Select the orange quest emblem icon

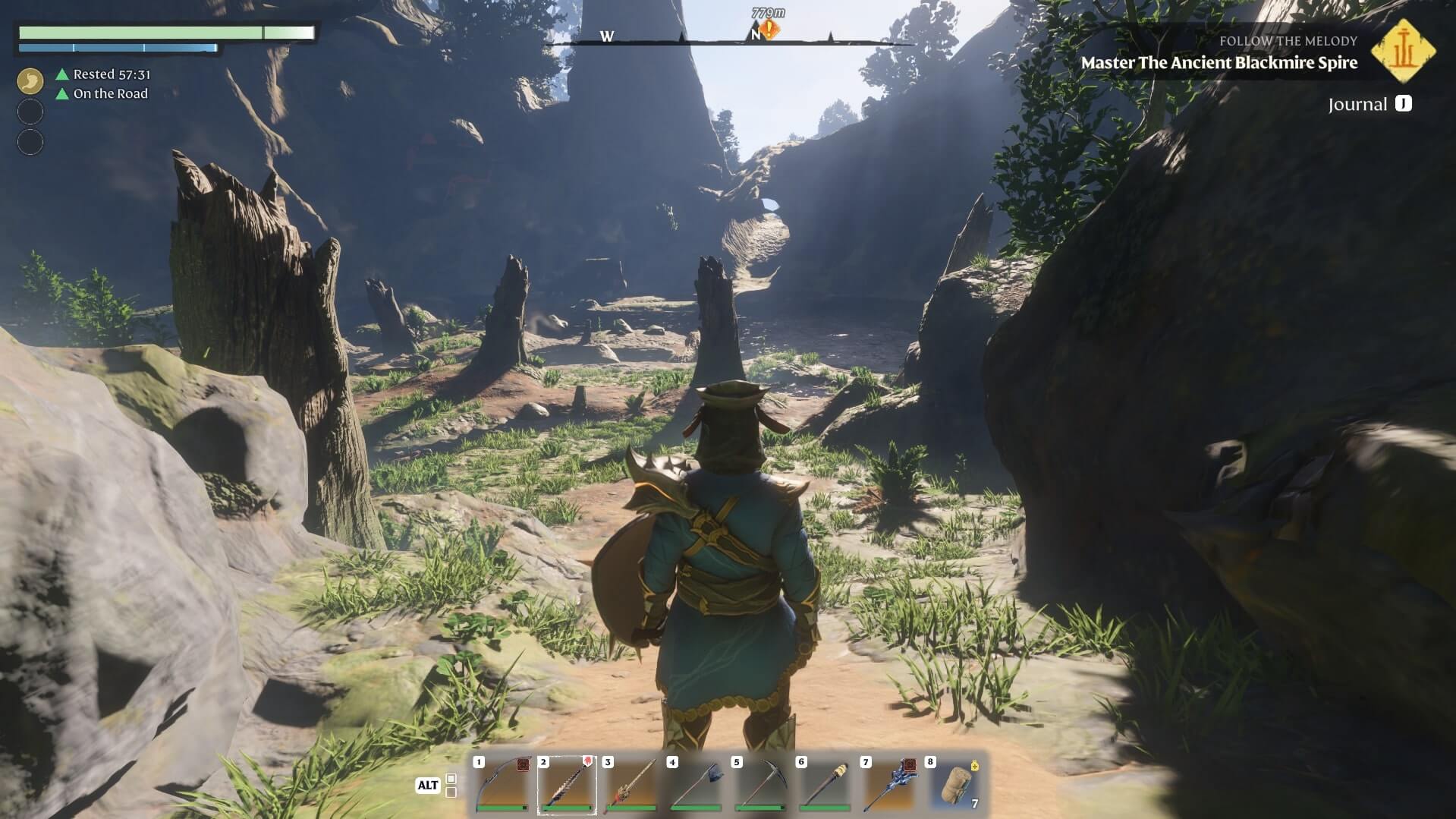1404,50
